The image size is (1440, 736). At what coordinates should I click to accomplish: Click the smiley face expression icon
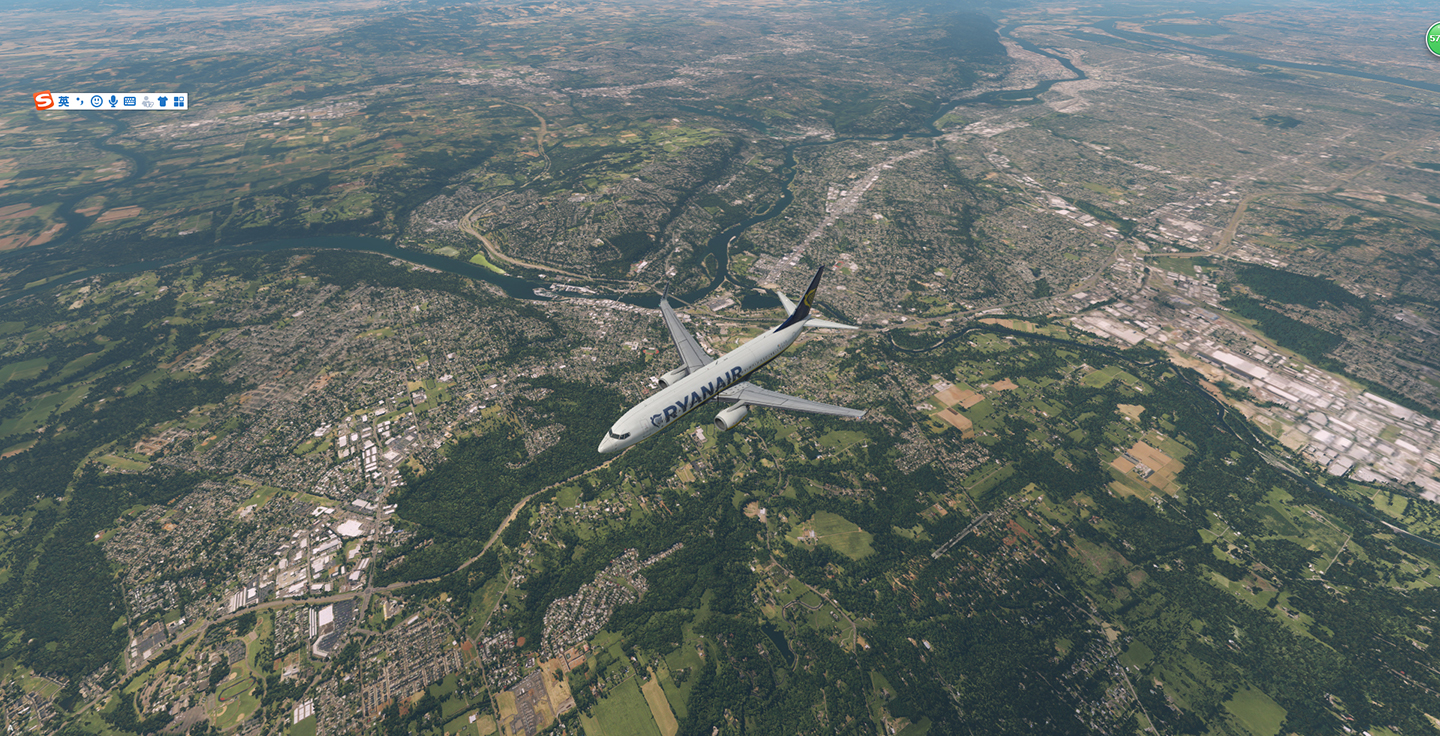pos(95,100)
